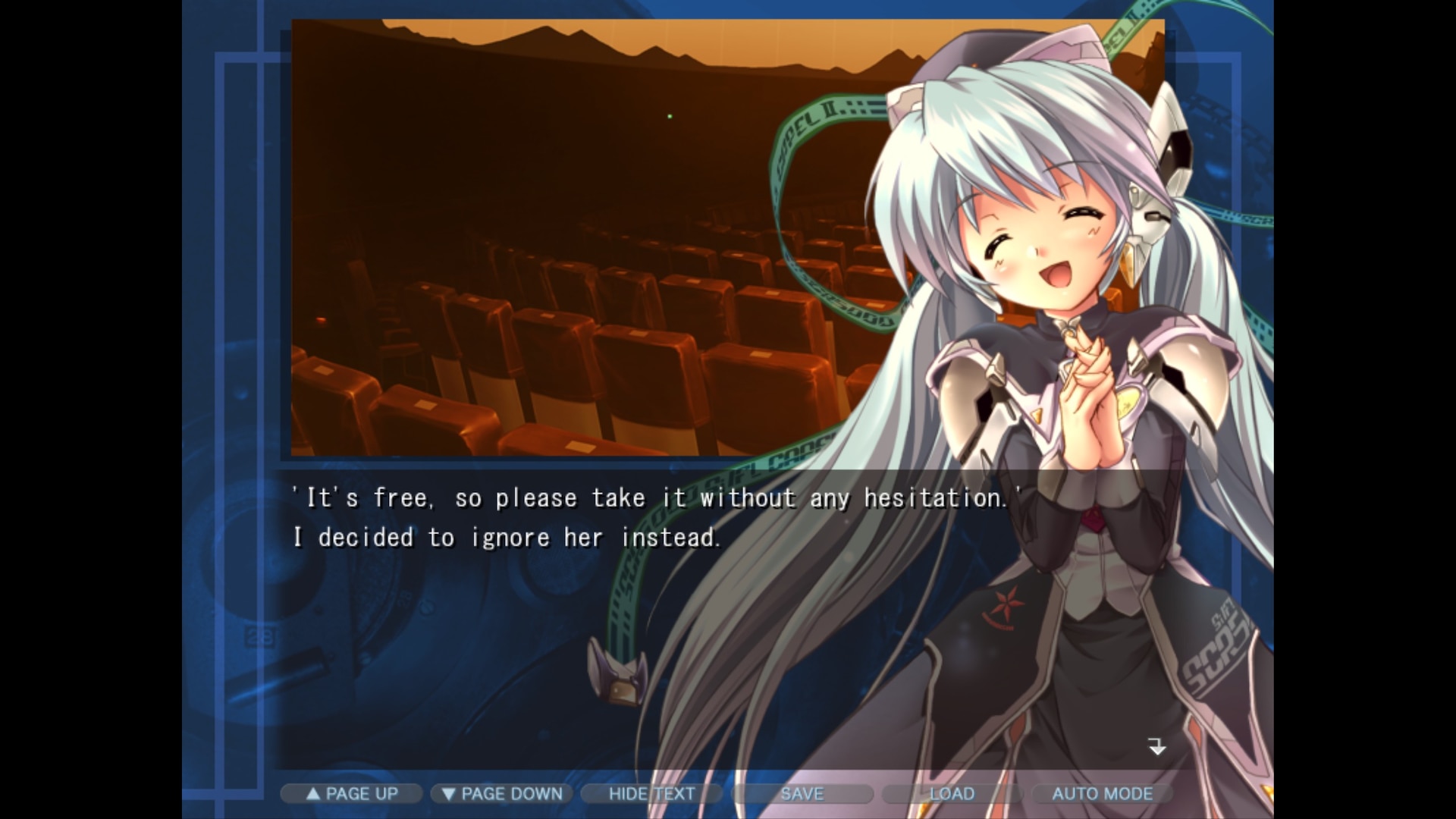Viewport: 1456px width, 819px height.
Task: Go to the next page with PAGE DOWN
Action: 501,794
